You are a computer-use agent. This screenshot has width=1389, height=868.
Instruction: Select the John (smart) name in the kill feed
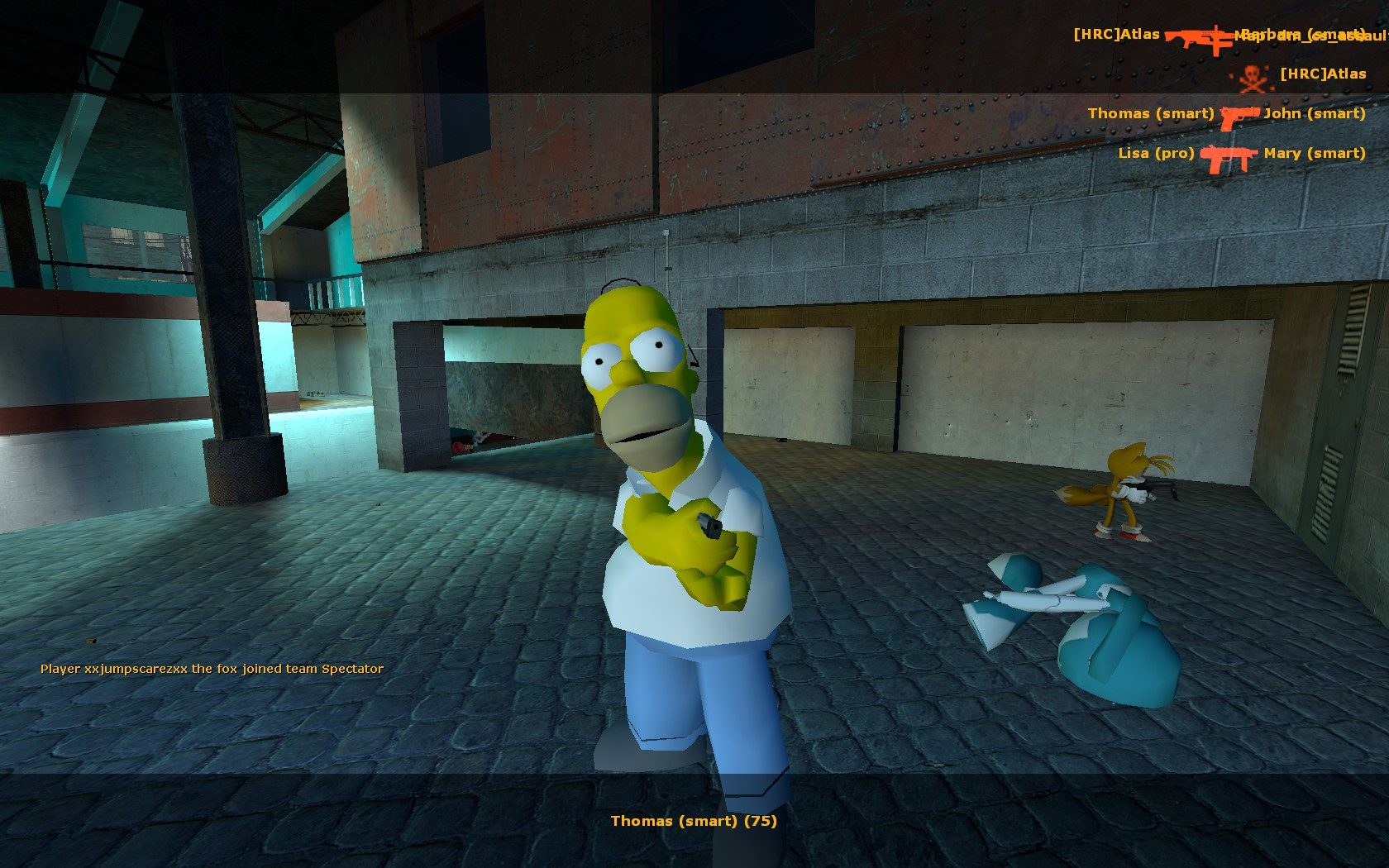tap(1315, 114)
